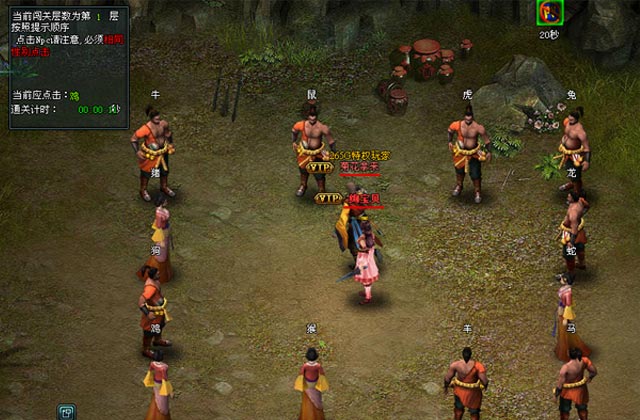
Task: Choose the NPC labeled 猴
Action: point(311,385)
